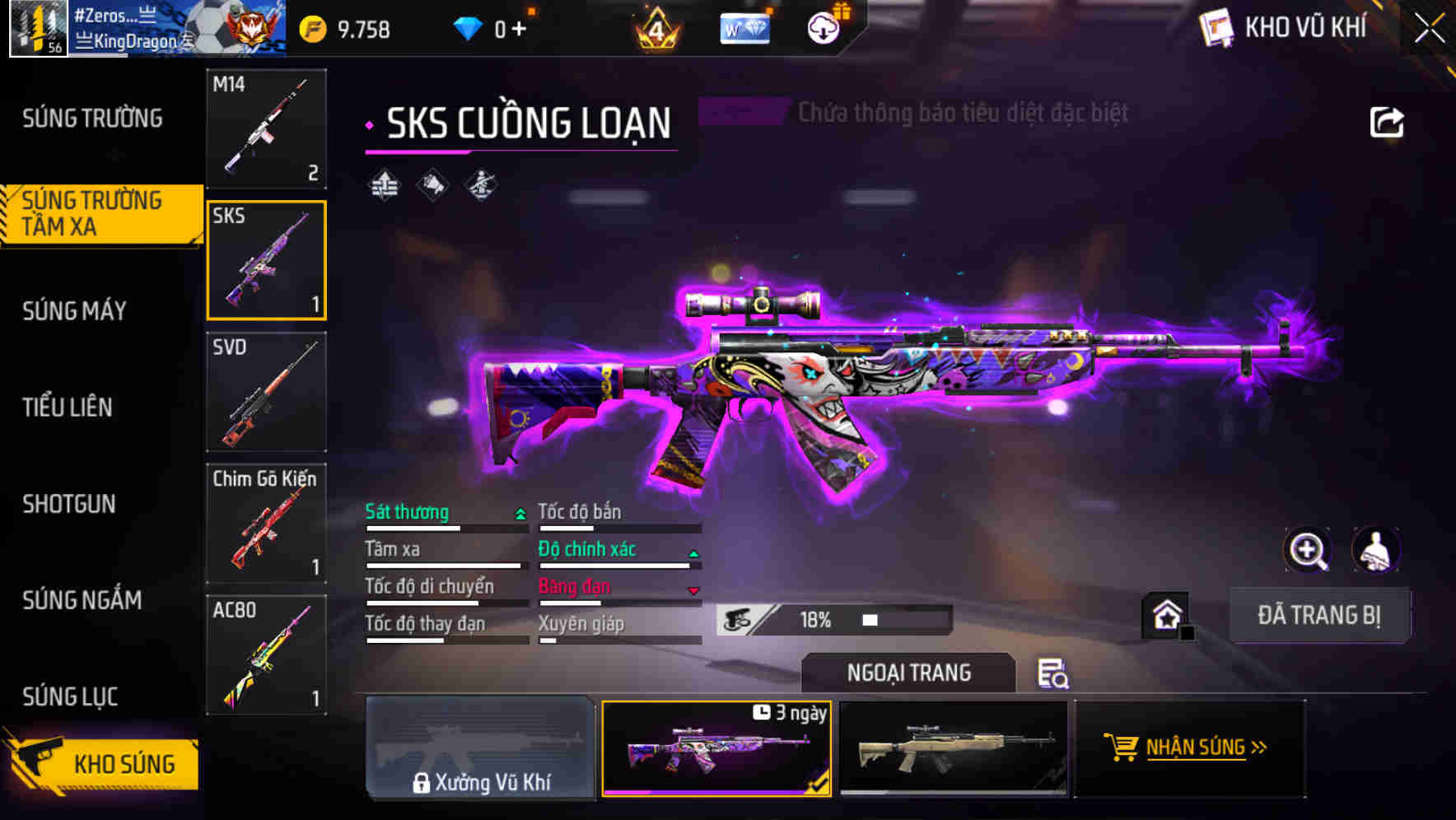
Task: Click the ĐÃ TRANG BỊ button
Action: tap(1319, 614)
